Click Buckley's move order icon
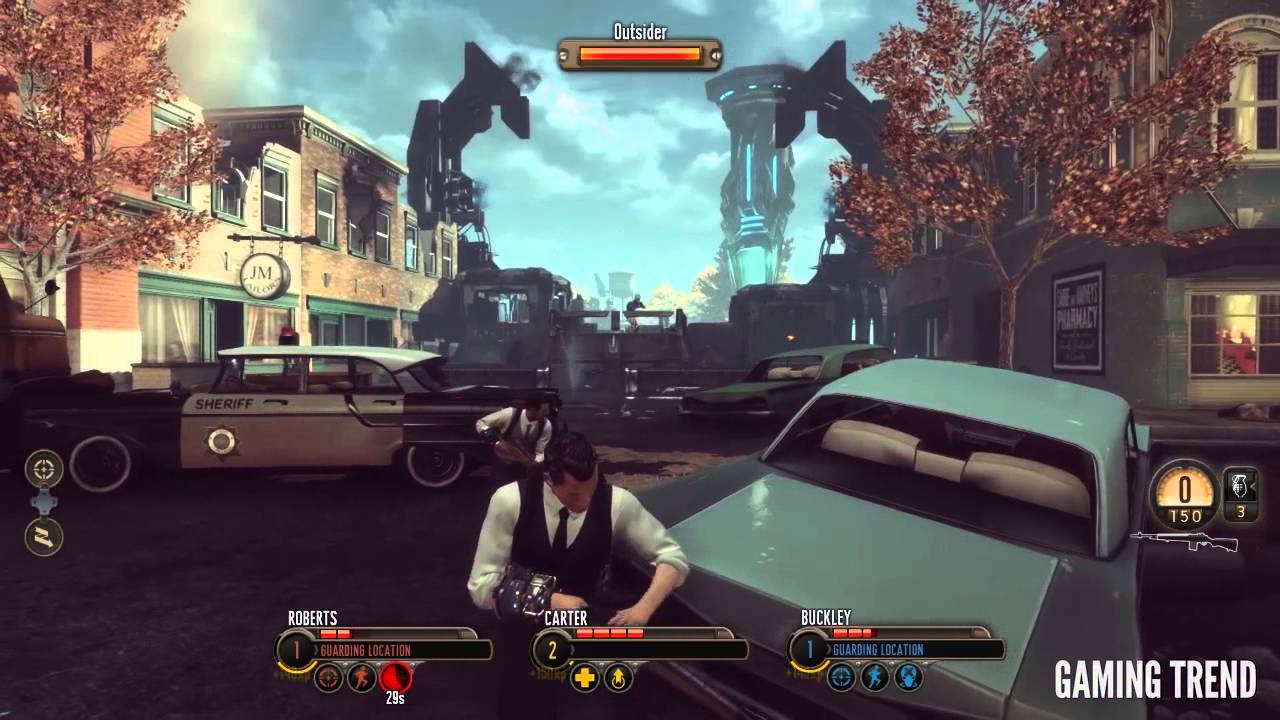 [875, 676]
